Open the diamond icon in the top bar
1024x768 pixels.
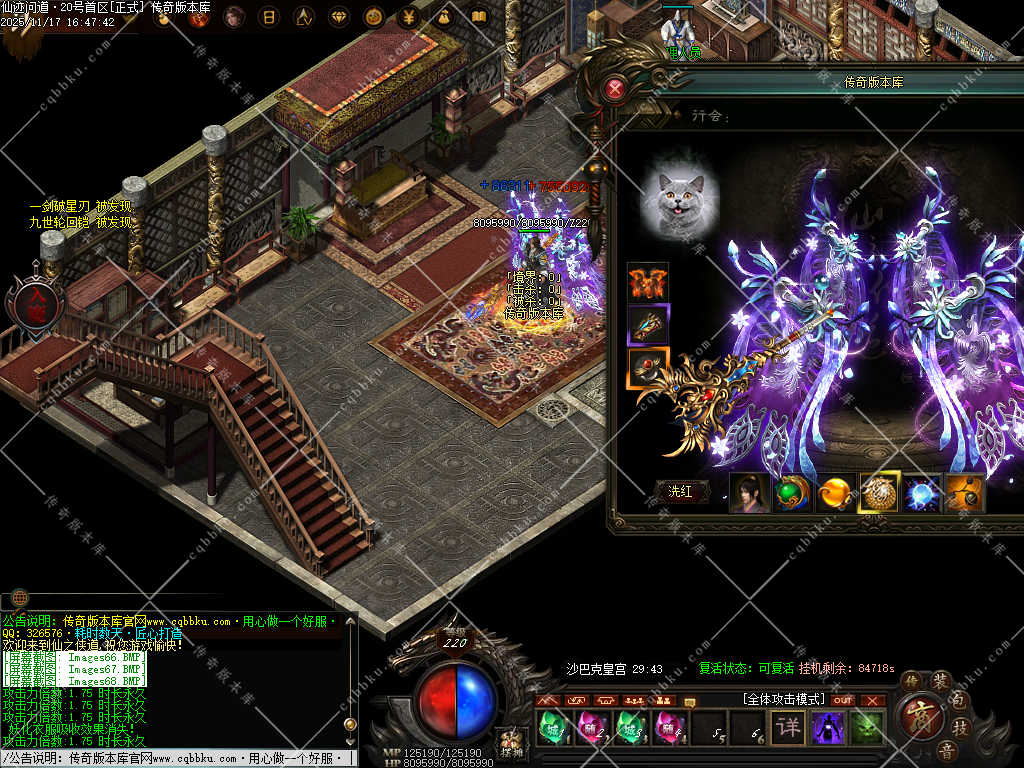point(338,17)
